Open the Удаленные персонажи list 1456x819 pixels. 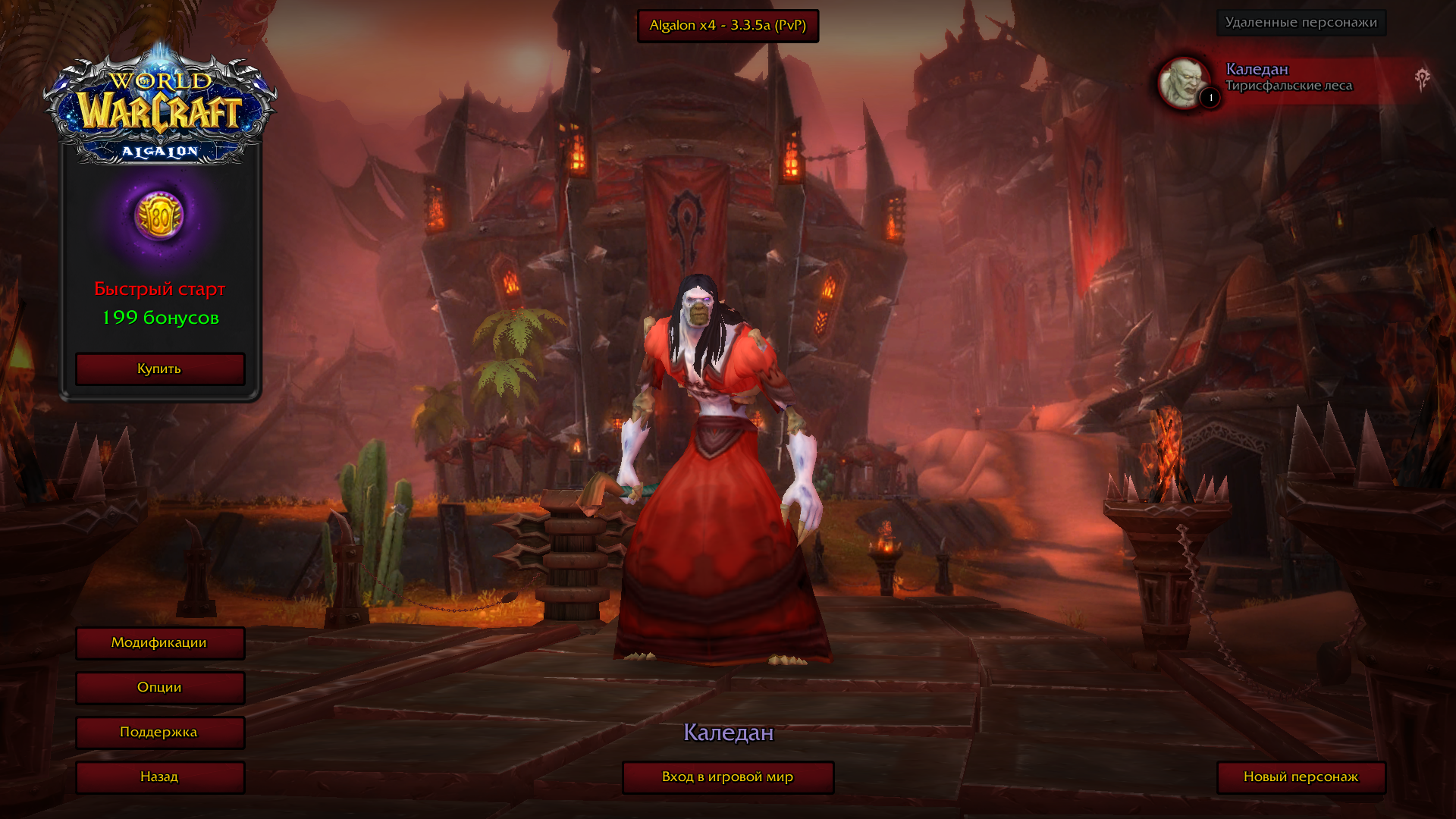[x=1301, y=23]
